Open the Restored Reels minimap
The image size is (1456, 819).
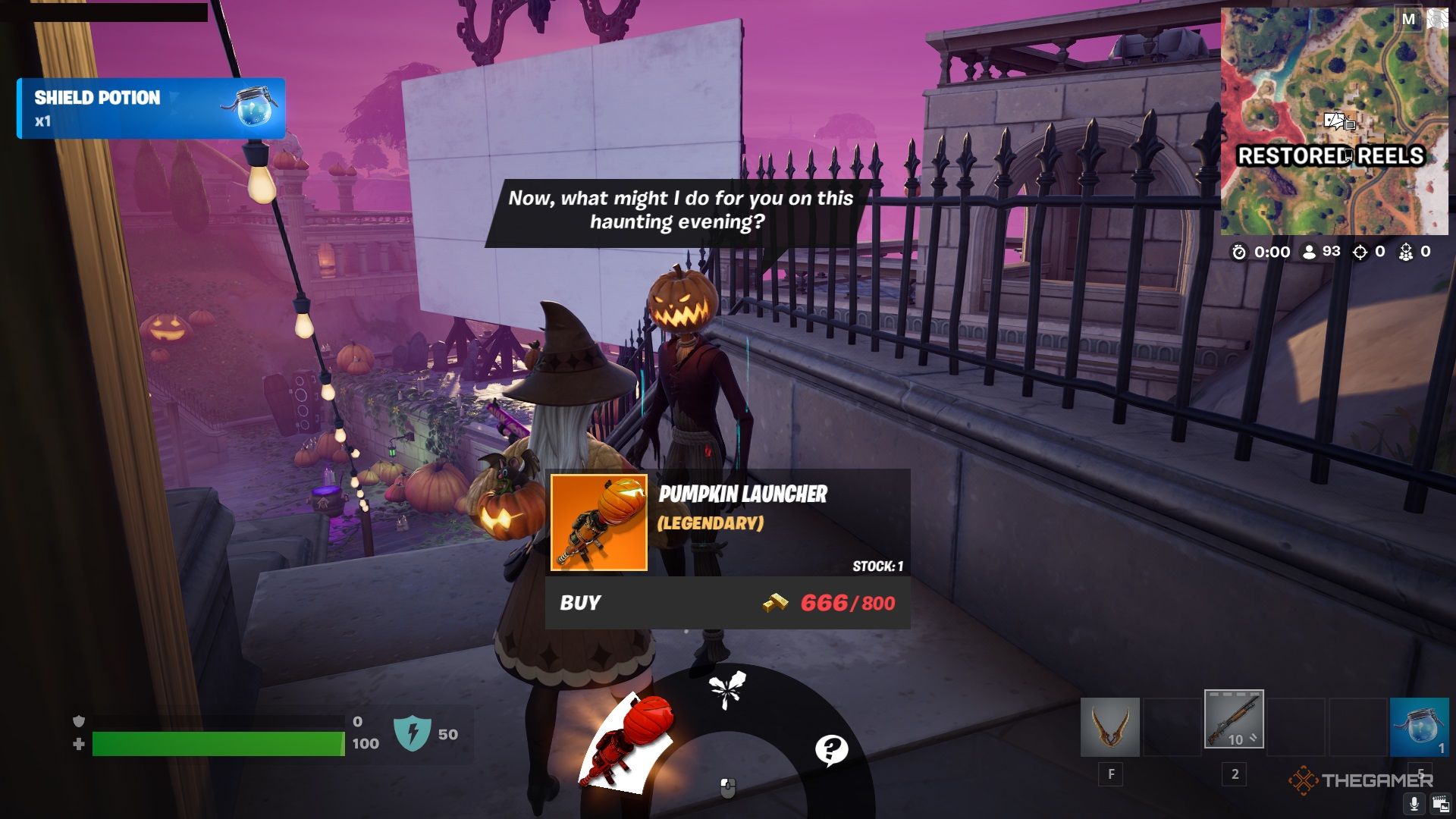tap(1333, 121)
